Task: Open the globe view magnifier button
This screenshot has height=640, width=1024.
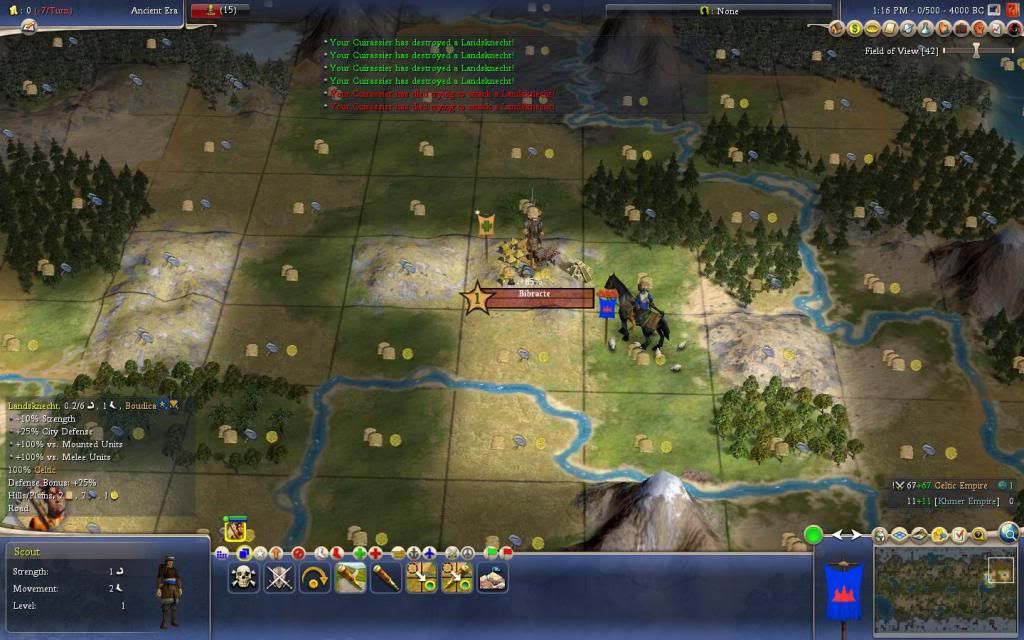Action: tap(1008, 533)
